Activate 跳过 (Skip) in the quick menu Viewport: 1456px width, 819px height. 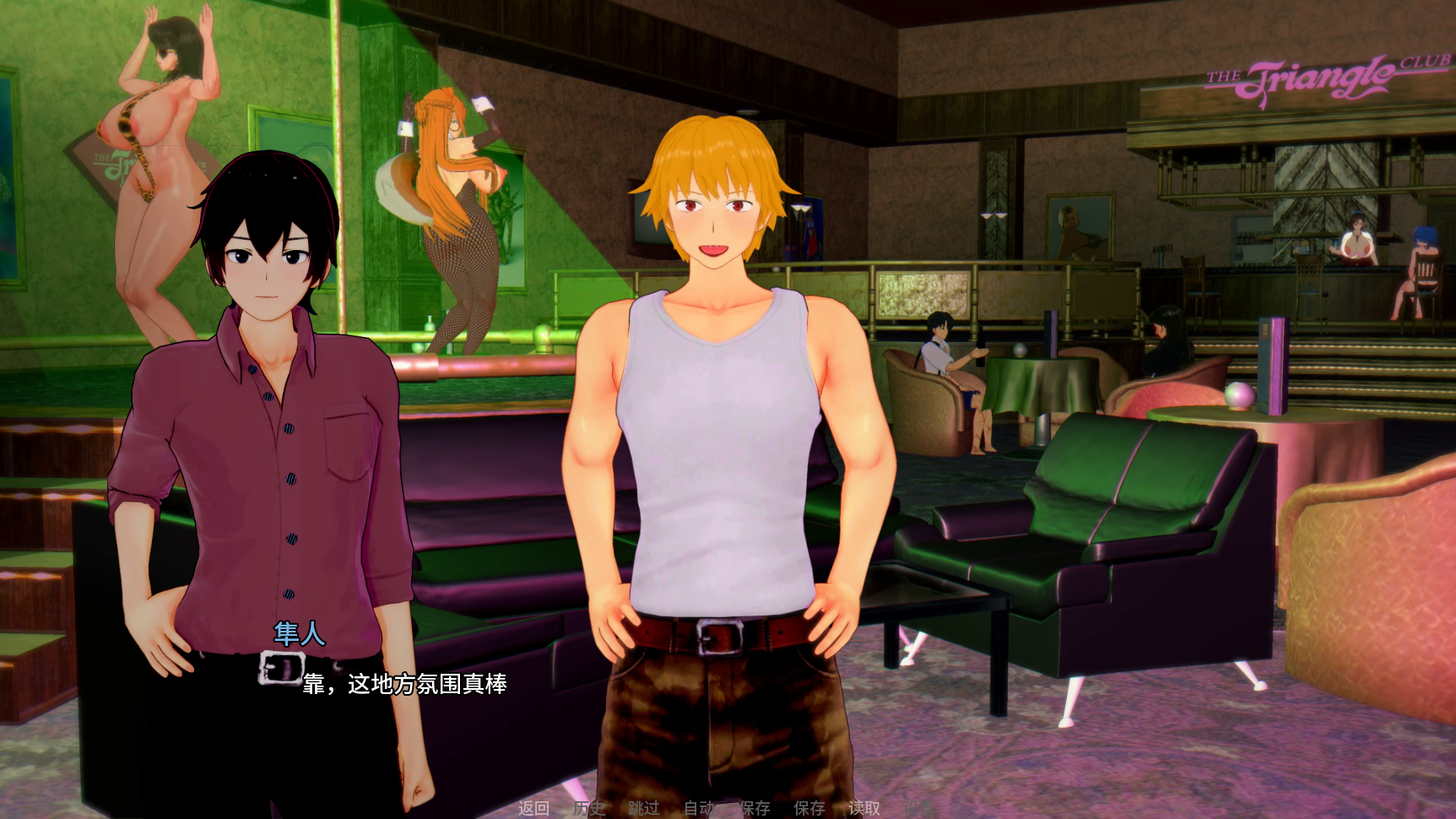[x=644, y=808]
